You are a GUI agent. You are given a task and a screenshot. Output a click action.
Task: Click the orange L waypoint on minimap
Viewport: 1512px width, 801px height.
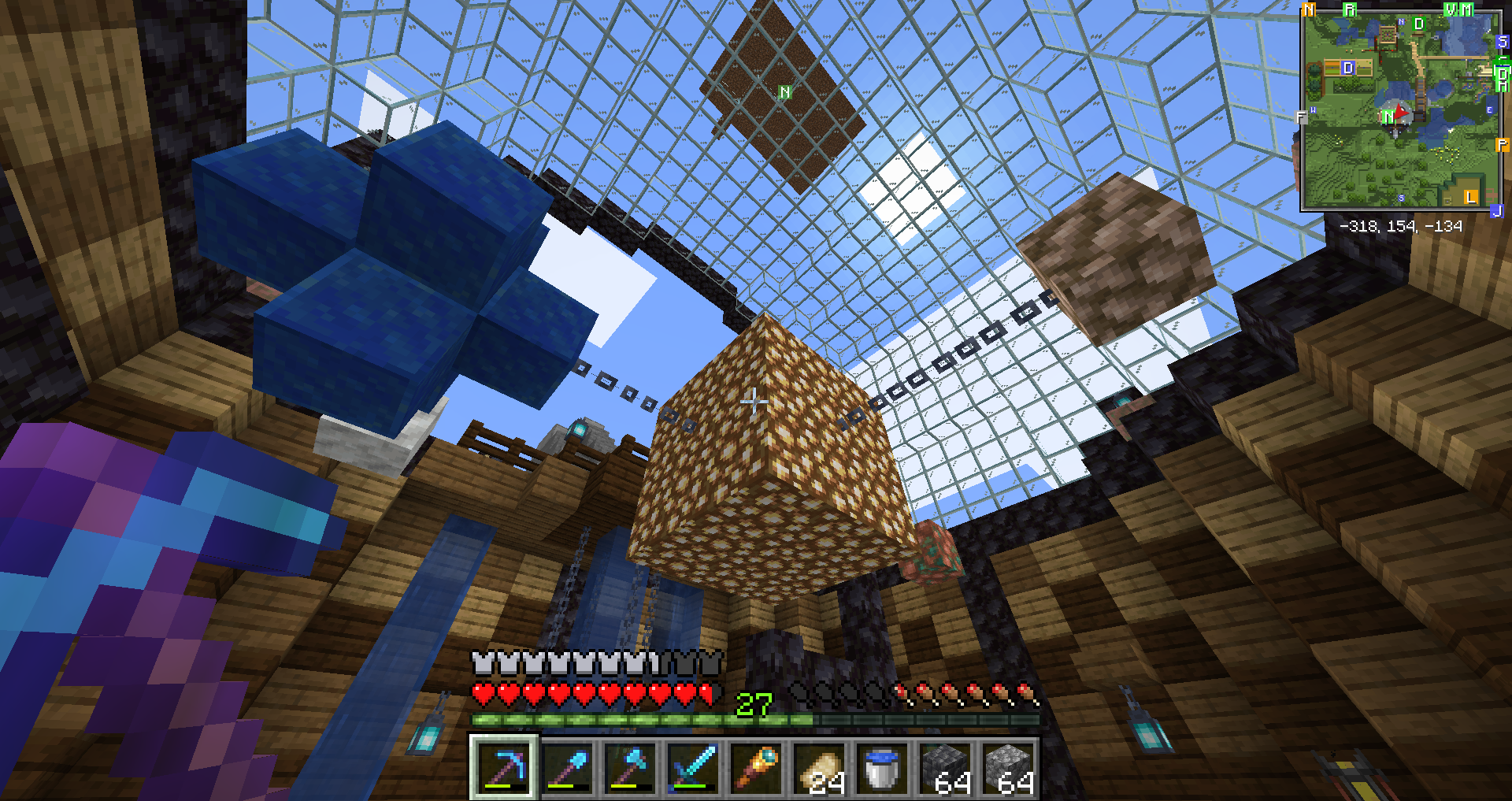click(x=1470, y=197)
